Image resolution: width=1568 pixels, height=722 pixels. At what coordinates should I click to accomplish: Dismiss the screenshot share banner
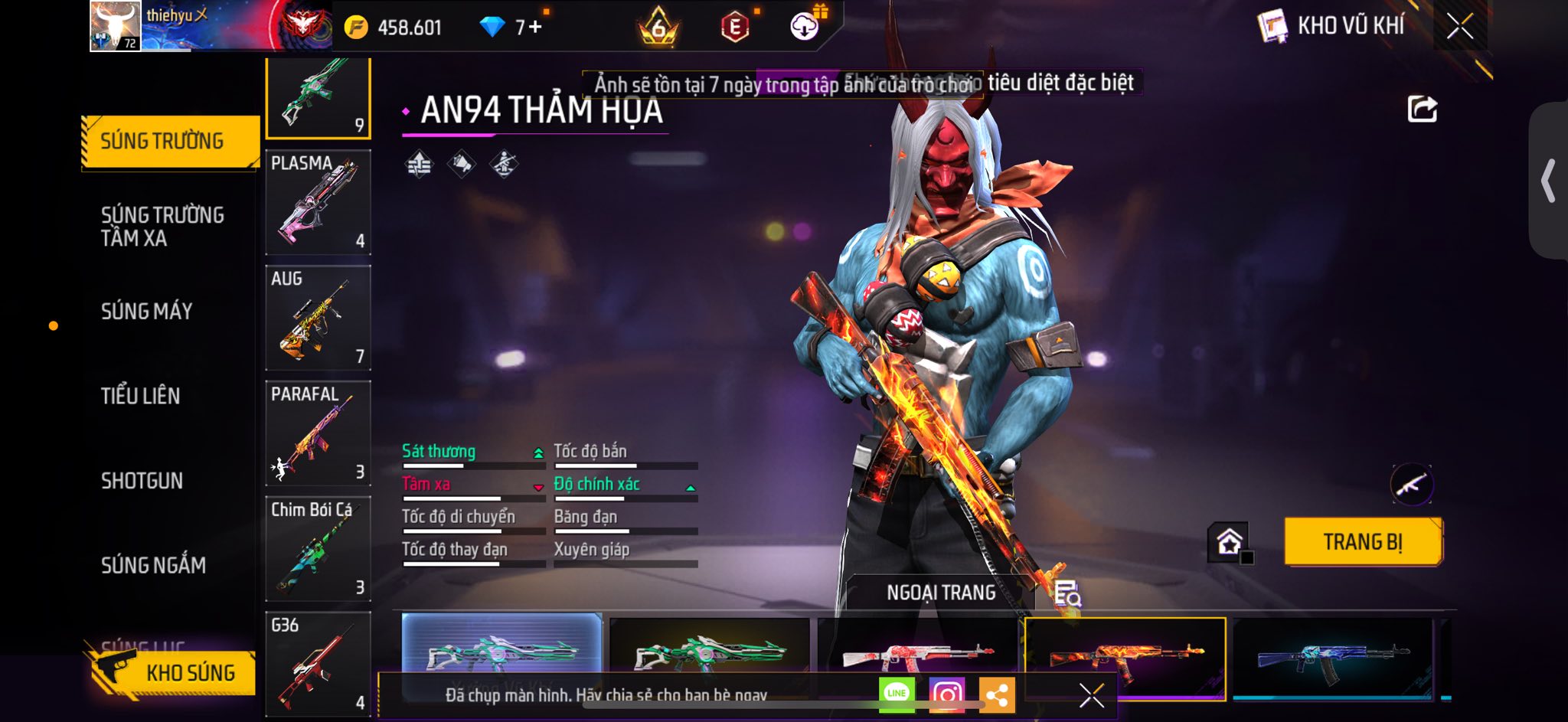(1091, 695)
